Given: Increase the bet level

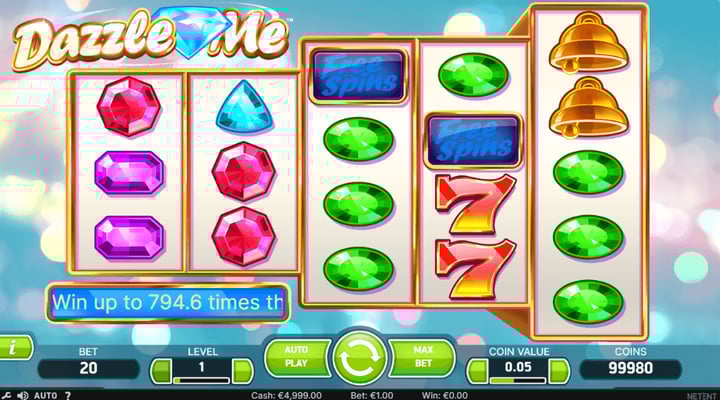Looking at the screenshot, I should [x=242, y=372].
